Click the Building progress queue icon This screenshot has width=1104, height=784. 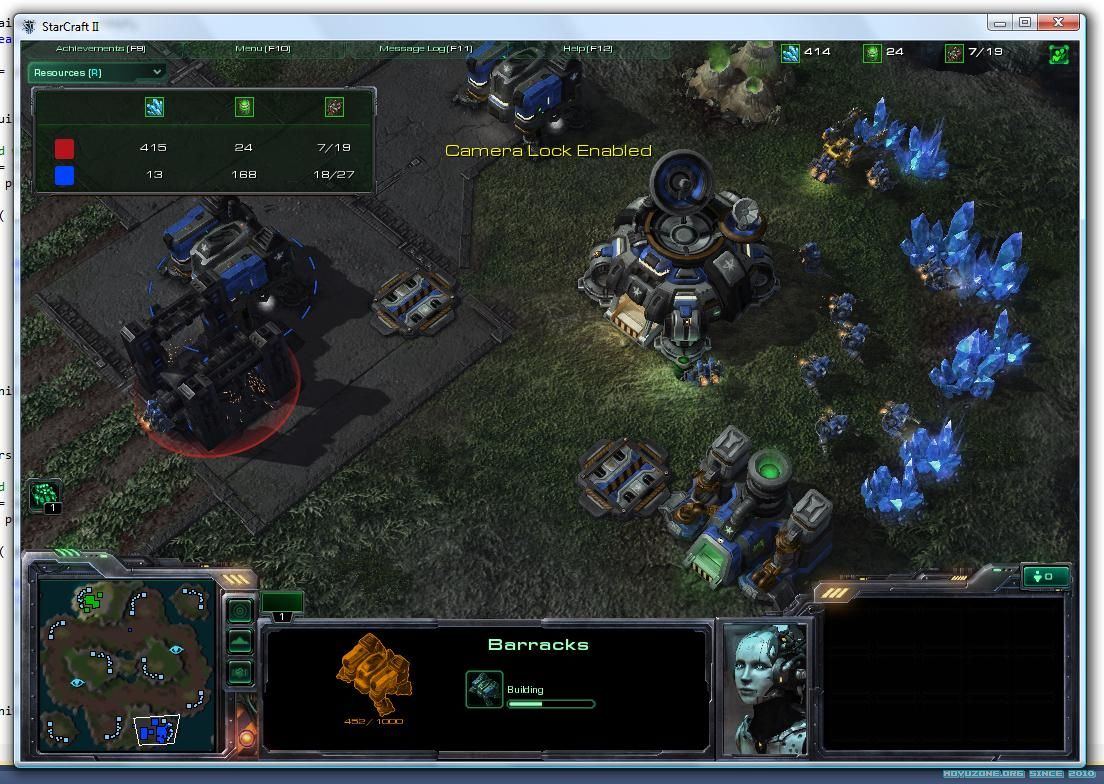pos(484,689)
